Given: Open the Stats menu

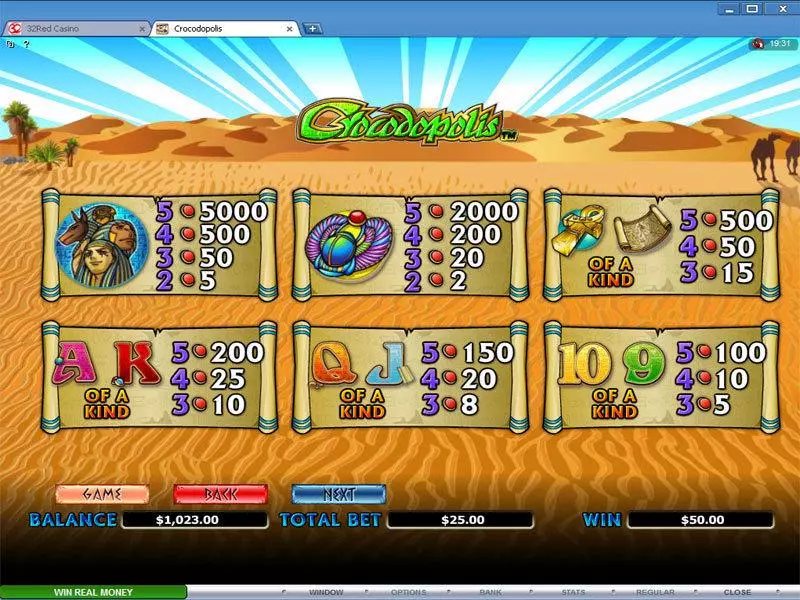Looking at the screenshot, I should (573, 592).
